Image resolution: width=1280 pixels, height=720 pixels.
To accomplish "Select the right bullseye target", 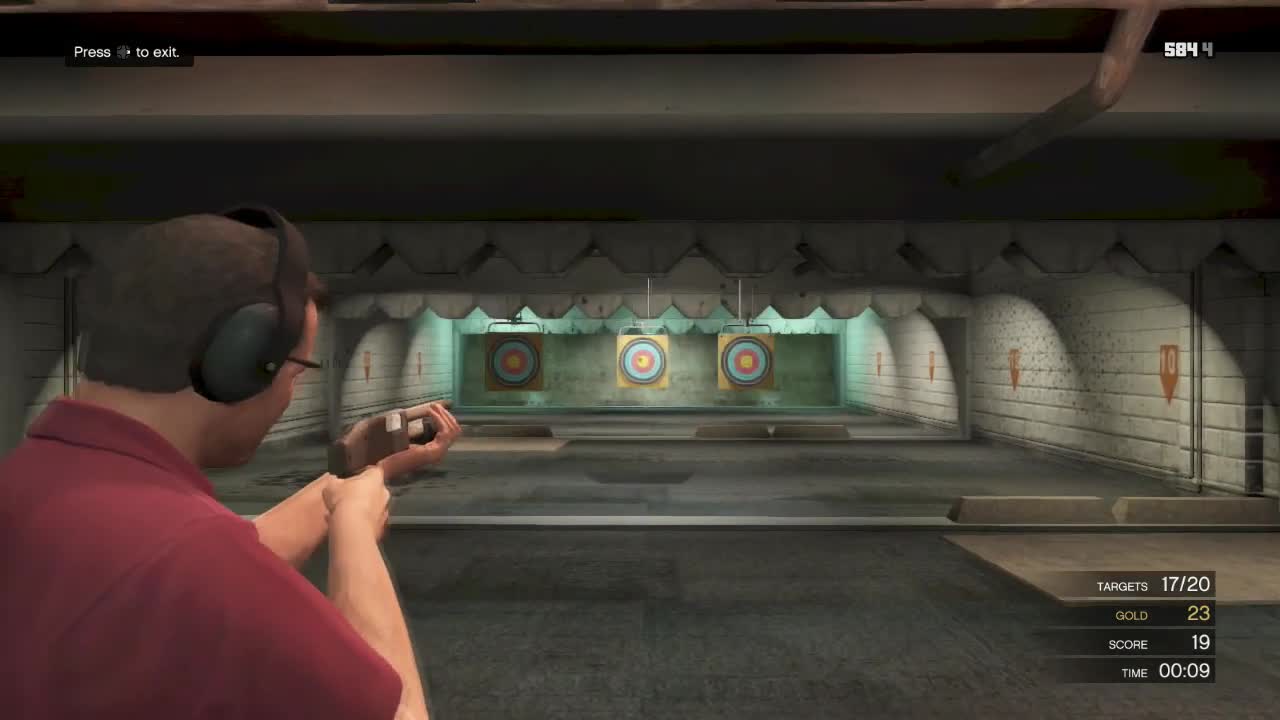I will click(745, 363).
